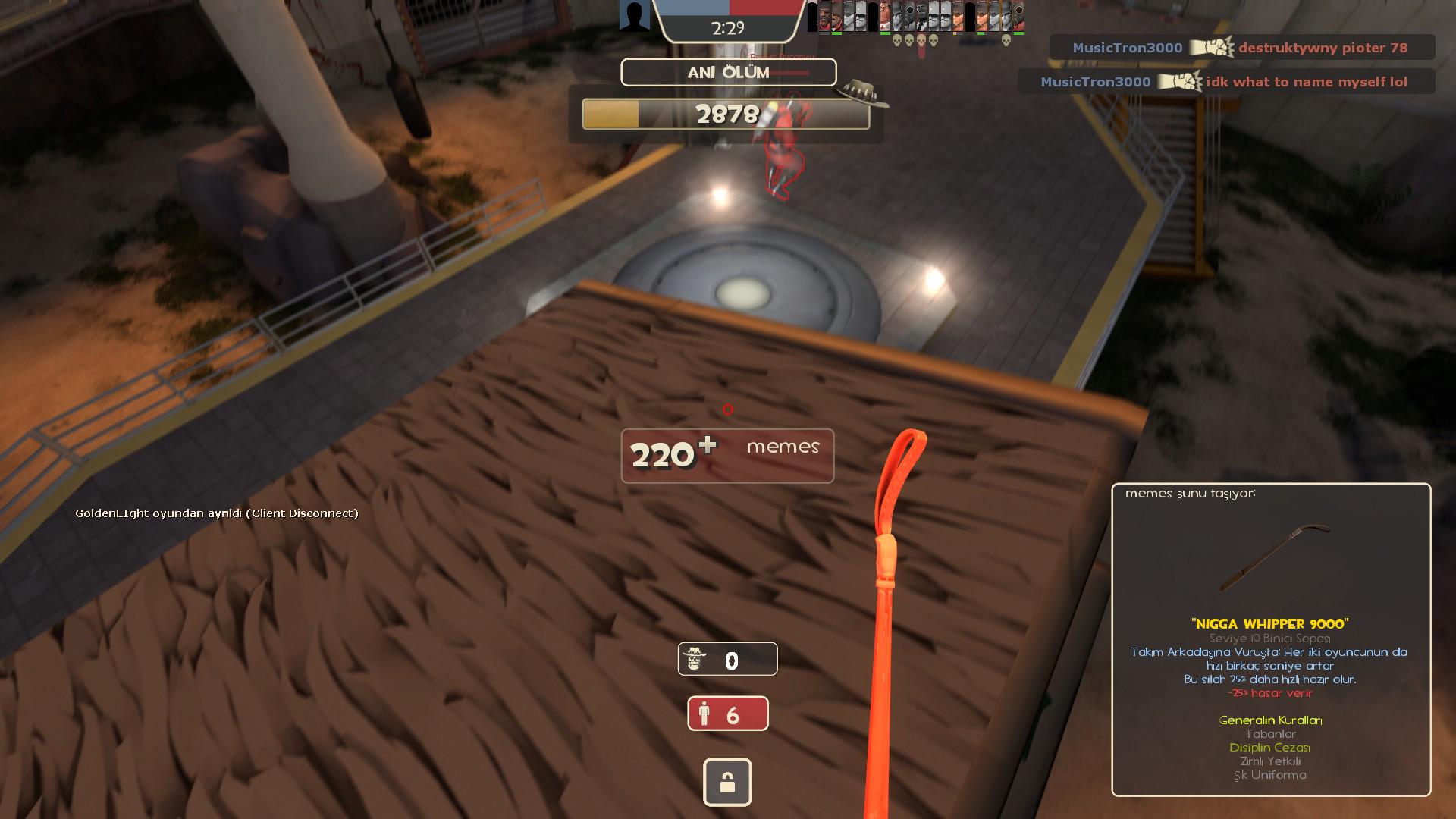Viewport: 1456px width, 819px height.
Task: Select the Demoman avatar in the spectator bar
Action: [x=824, y=15]
